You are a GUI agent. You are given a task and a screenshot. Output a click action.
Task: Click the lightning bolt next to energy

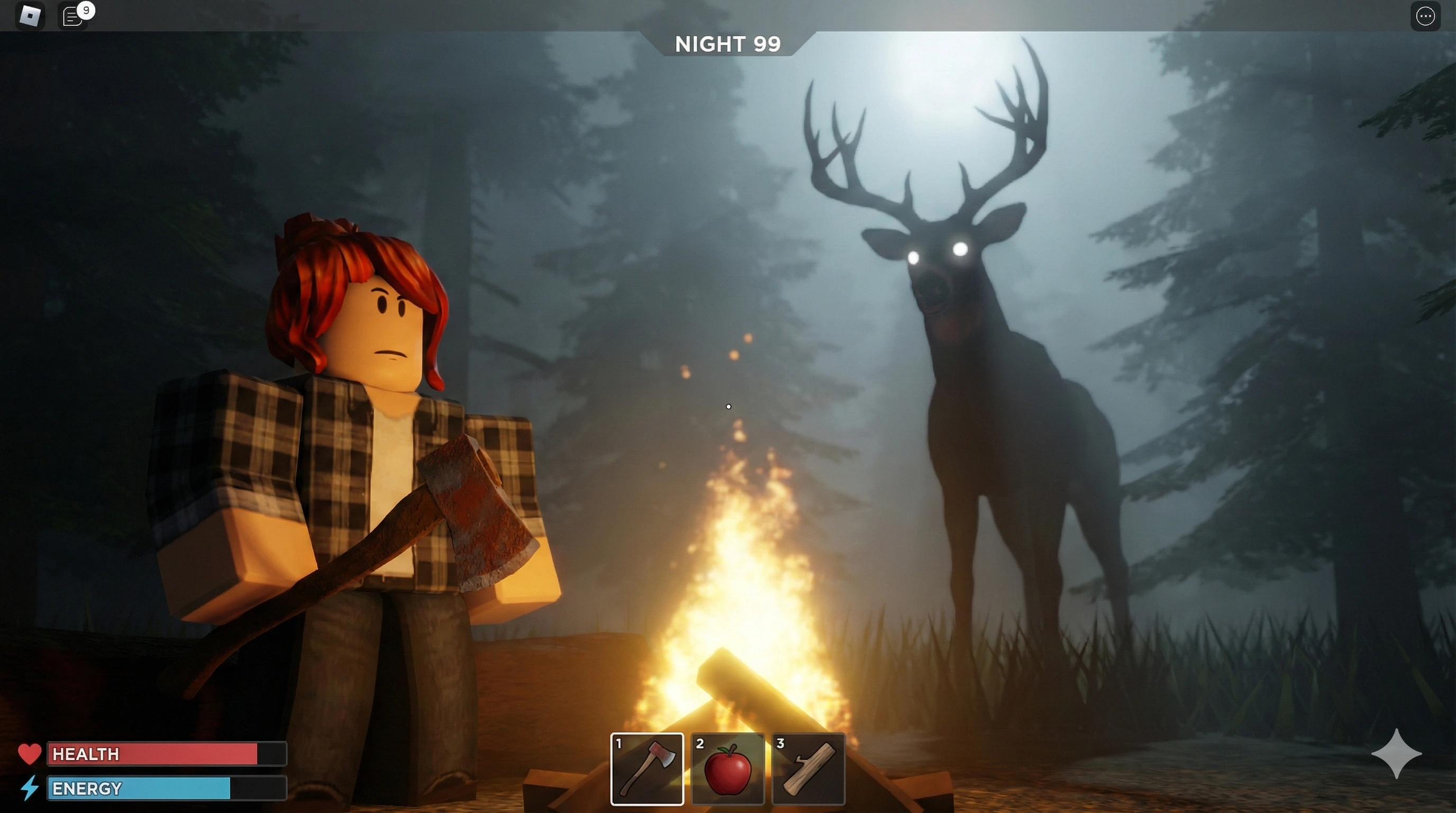coord(30,789)
